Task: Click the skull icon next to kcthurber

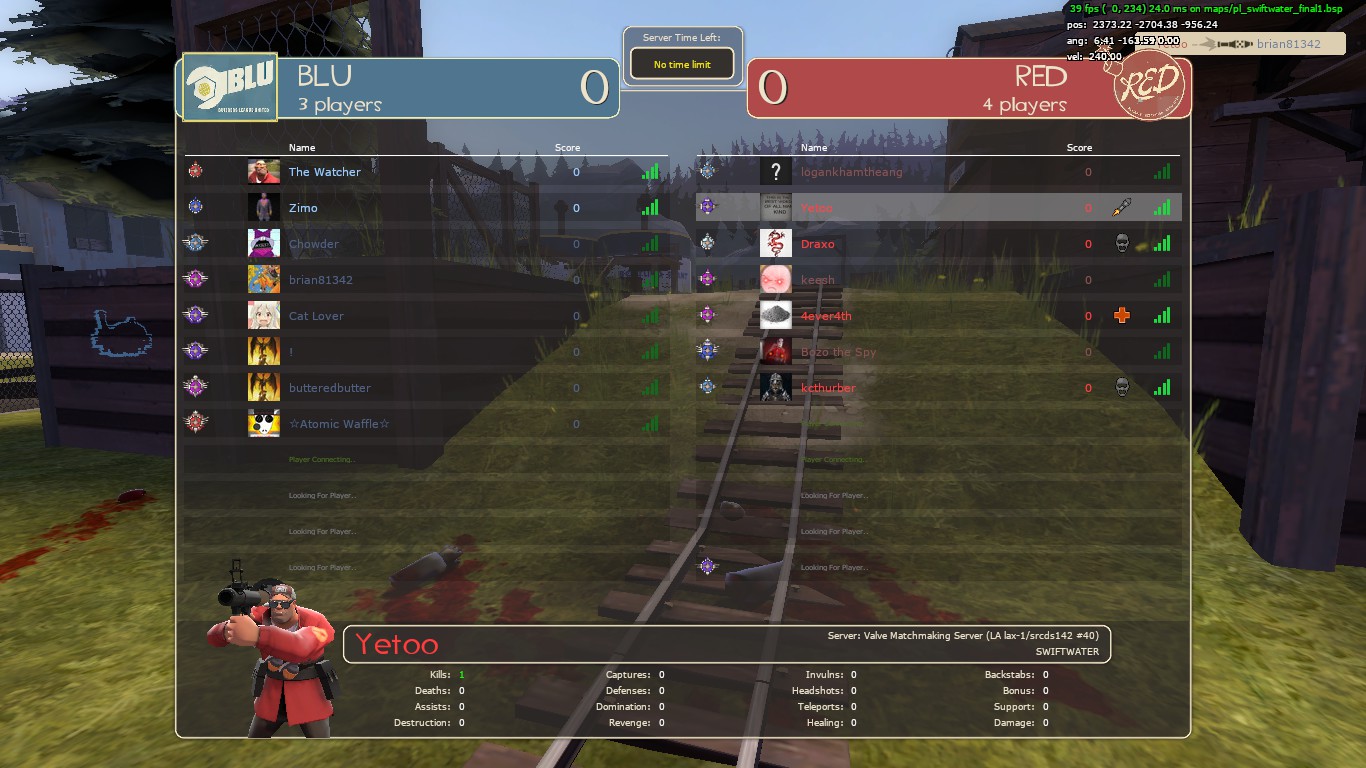Action: click(1123, 387)
